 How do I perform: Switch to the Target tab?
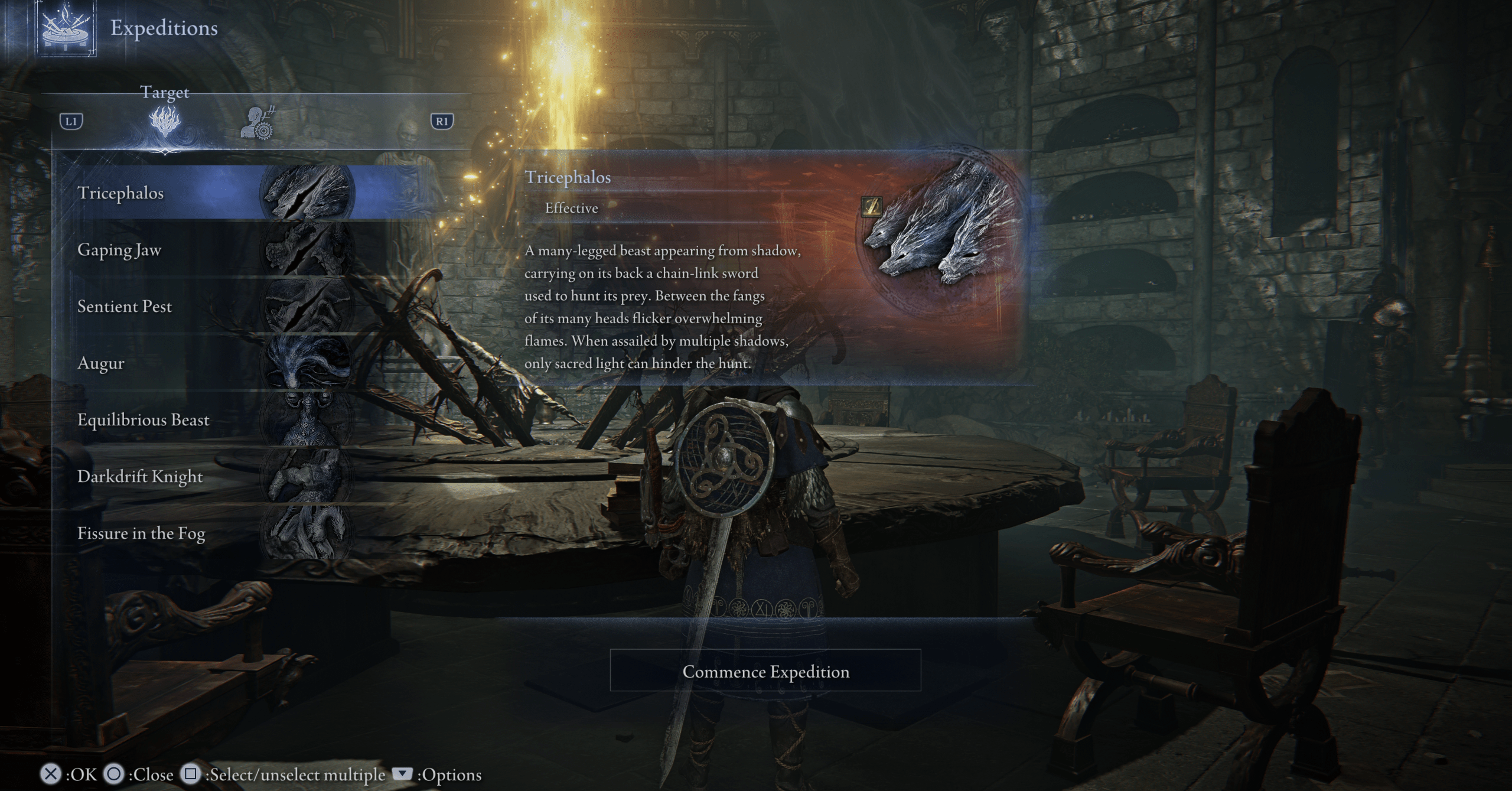165,122
